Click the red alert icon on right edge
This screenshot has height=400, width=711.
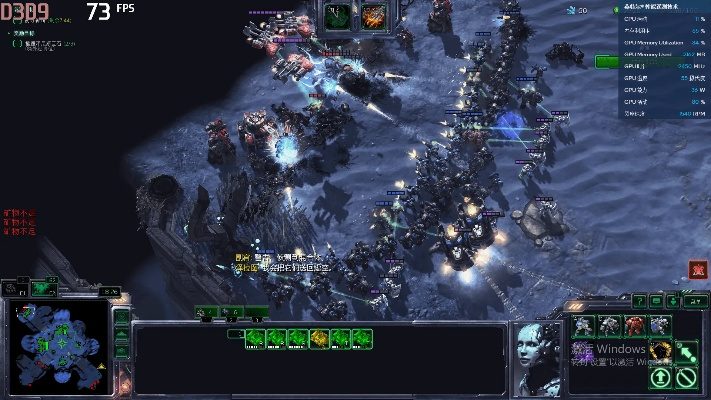click(x=697, y=269)
